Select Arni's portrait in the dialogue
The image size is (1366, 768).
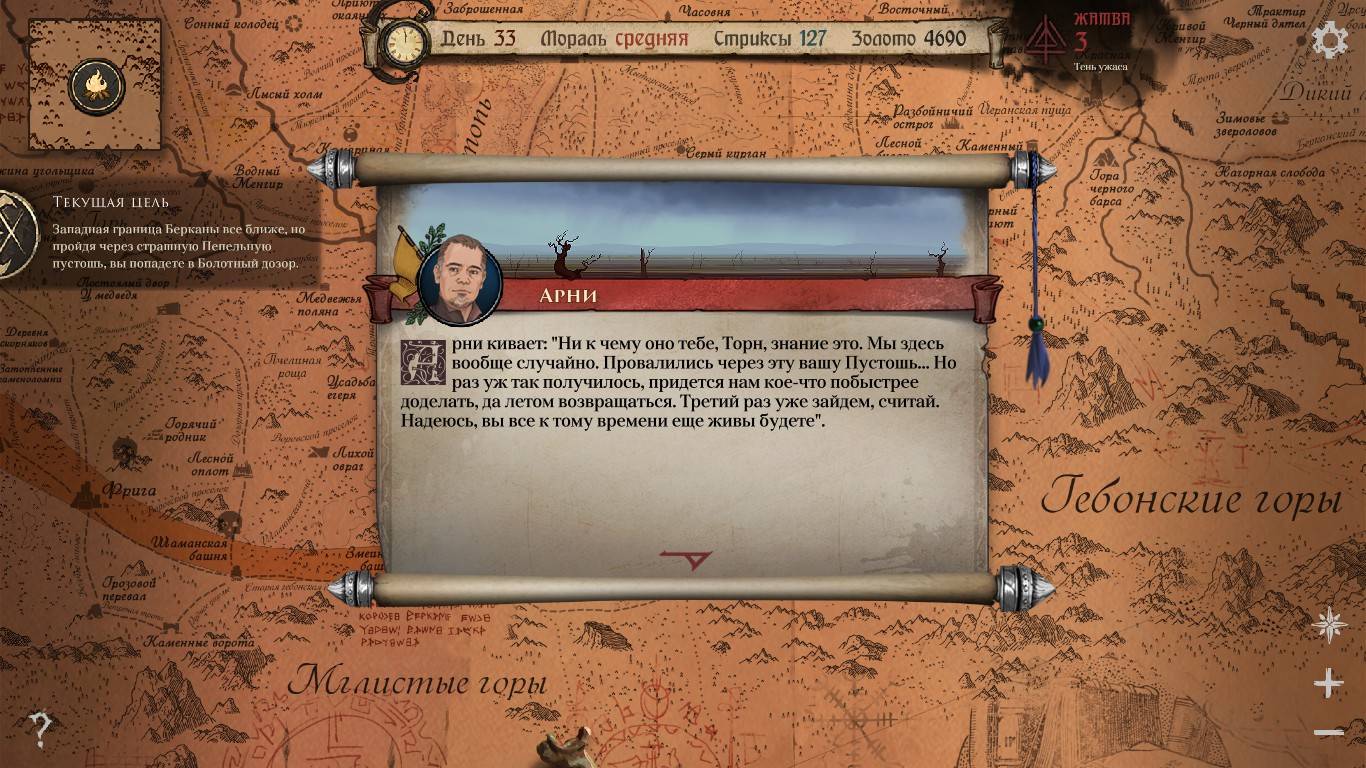click(x=460, y=280)
